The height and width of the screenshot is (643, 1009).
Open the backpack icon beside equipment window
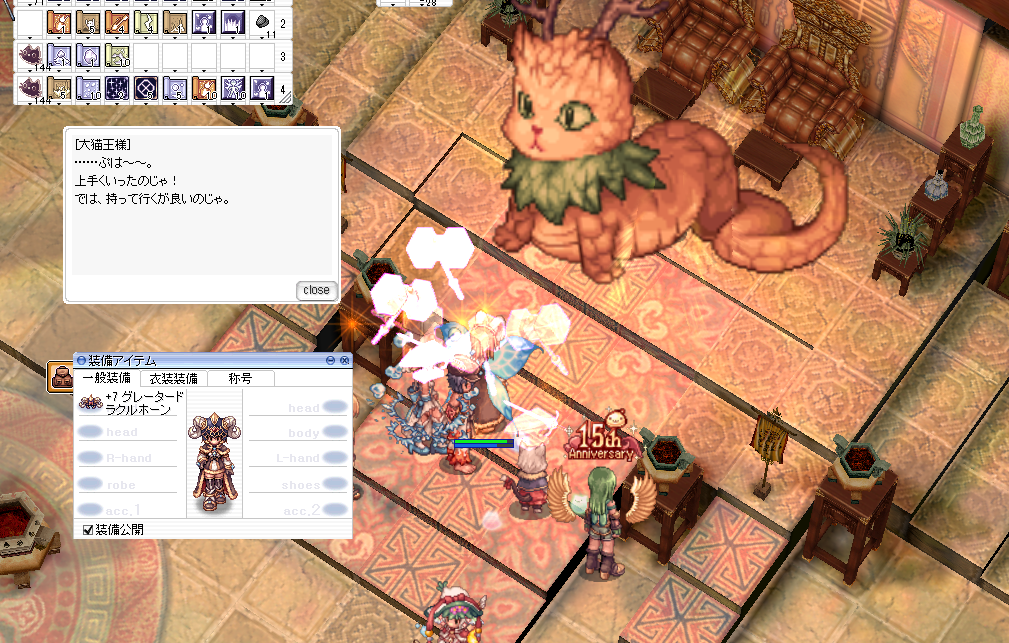pyautogui.click(x=60, y=376)
